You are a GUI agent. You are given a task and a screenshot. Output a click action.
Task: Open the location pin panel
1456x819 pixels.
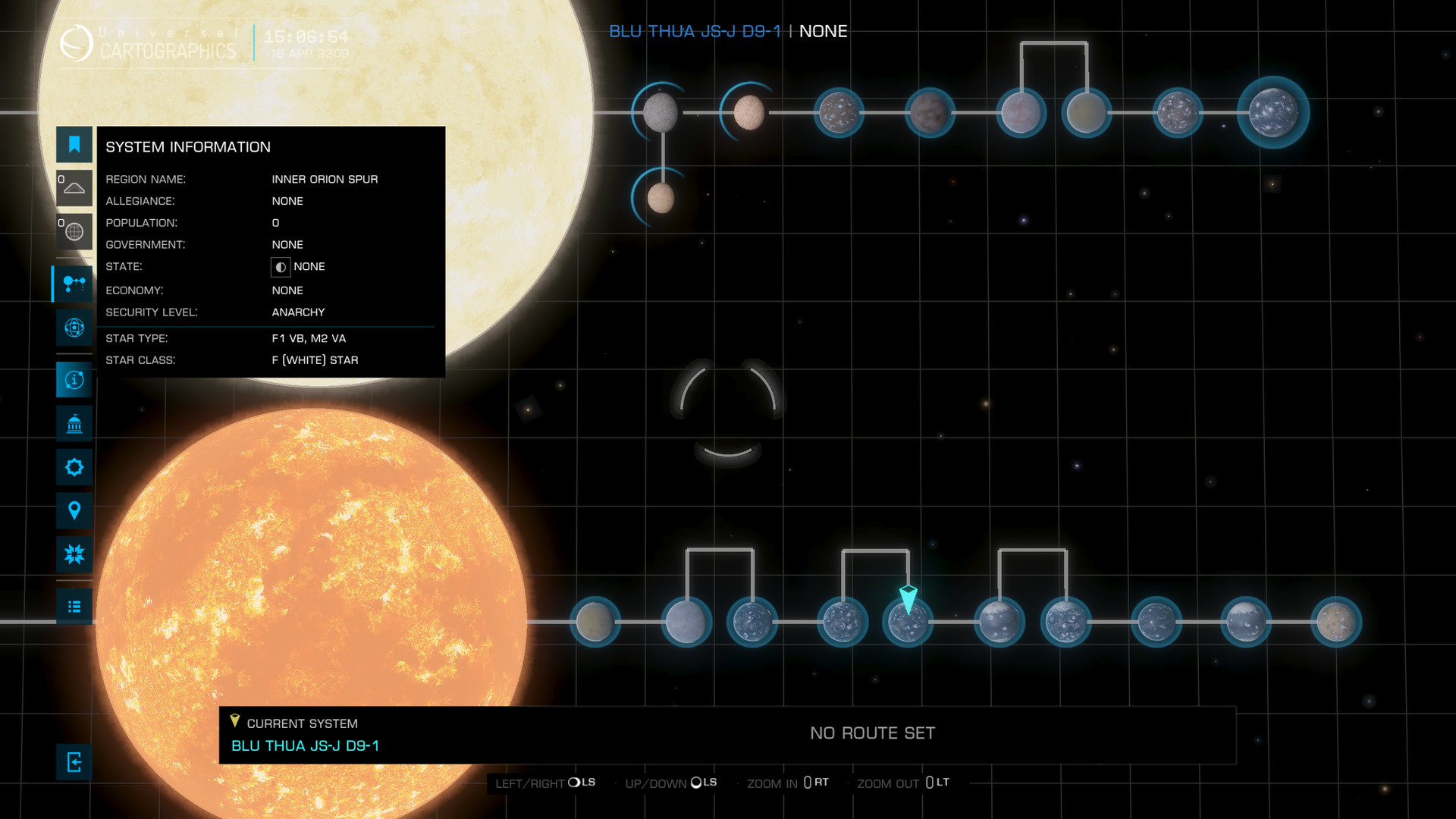(74, 510)
